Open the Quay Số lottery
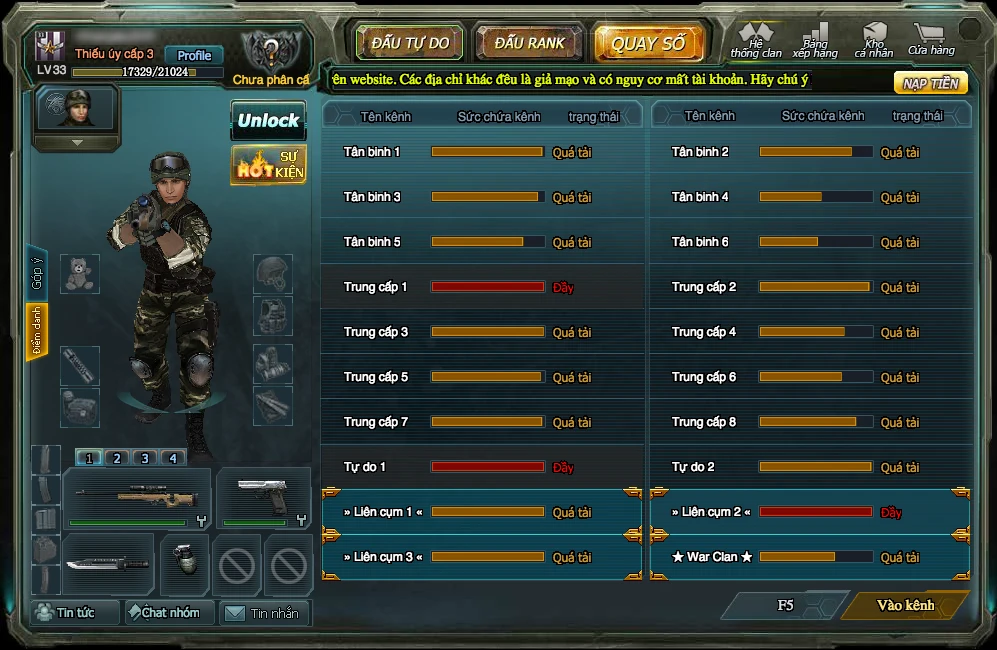This screenshot has height=650, width=997. coord(648,43)
